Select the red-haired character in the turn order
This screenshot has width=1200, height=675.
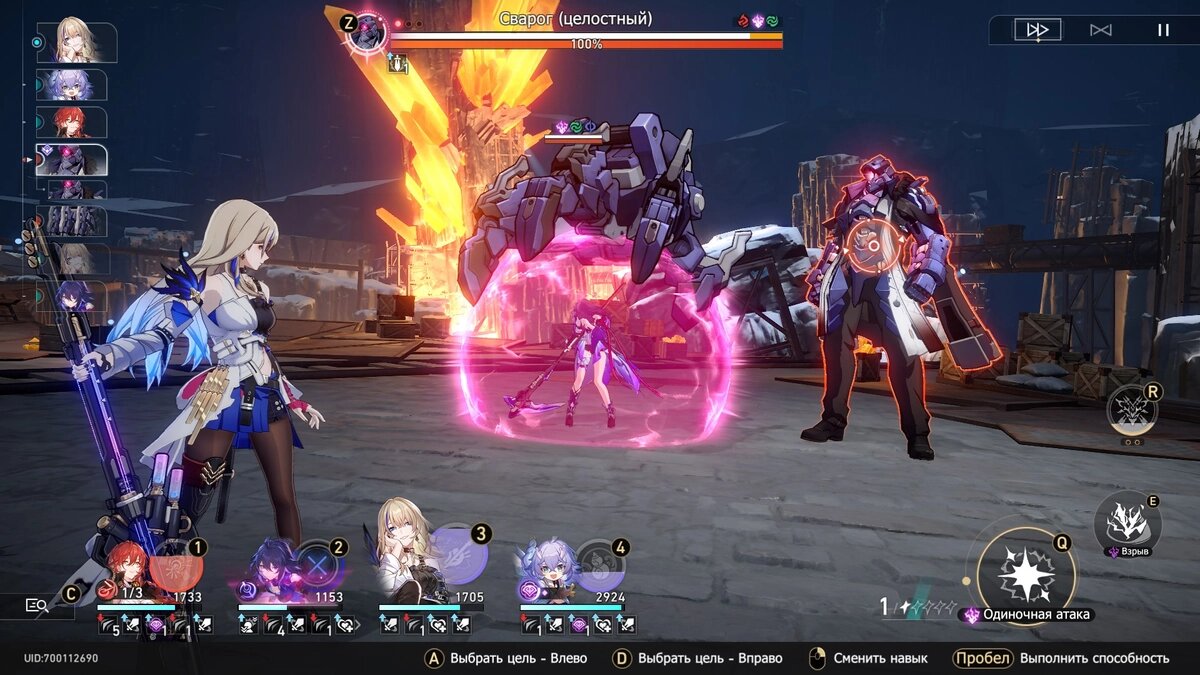click(70, 122)
